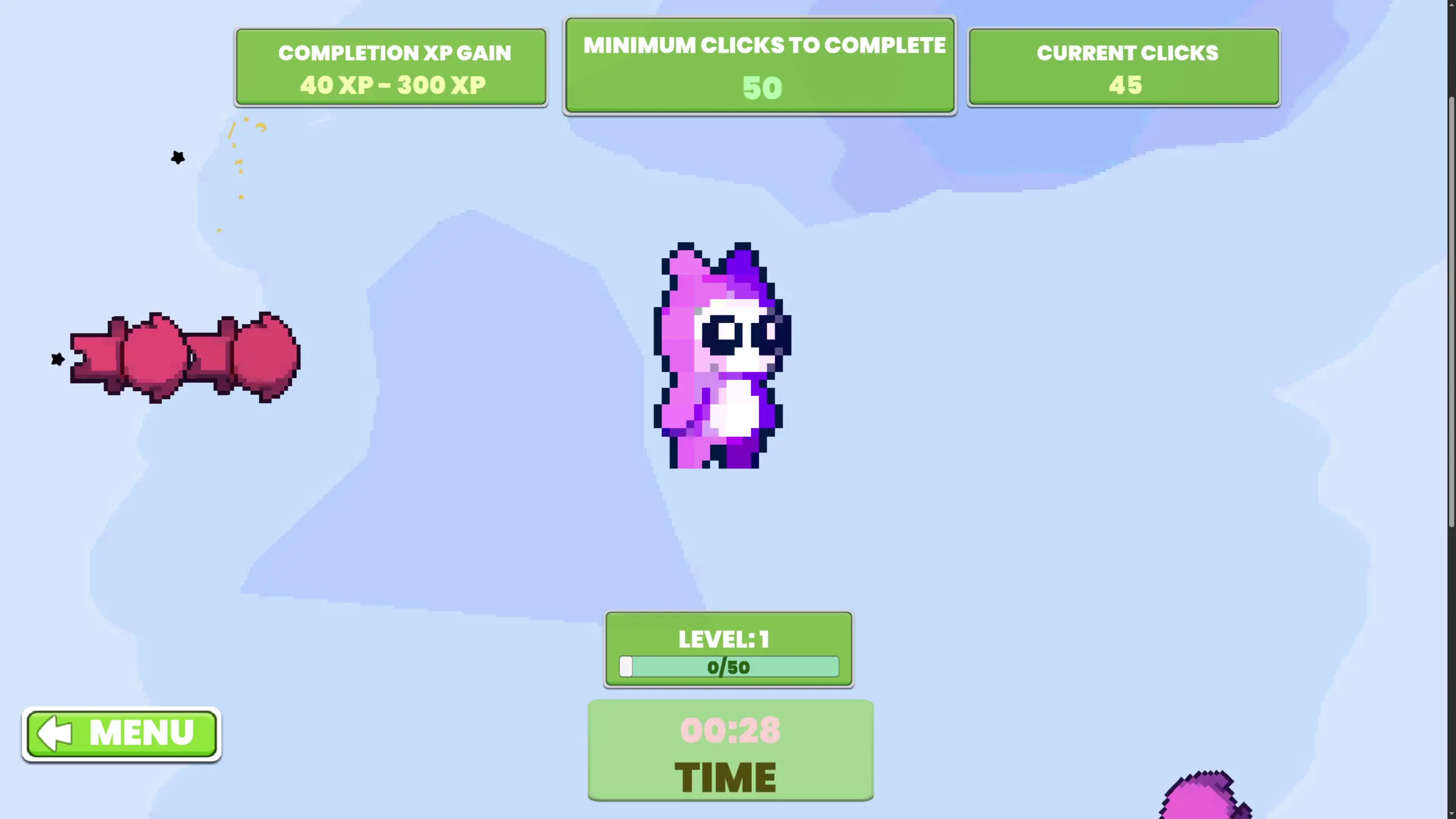Click the black star above the caterpillar
Screen dimensions: 1456x819
[x=177, y=158]
